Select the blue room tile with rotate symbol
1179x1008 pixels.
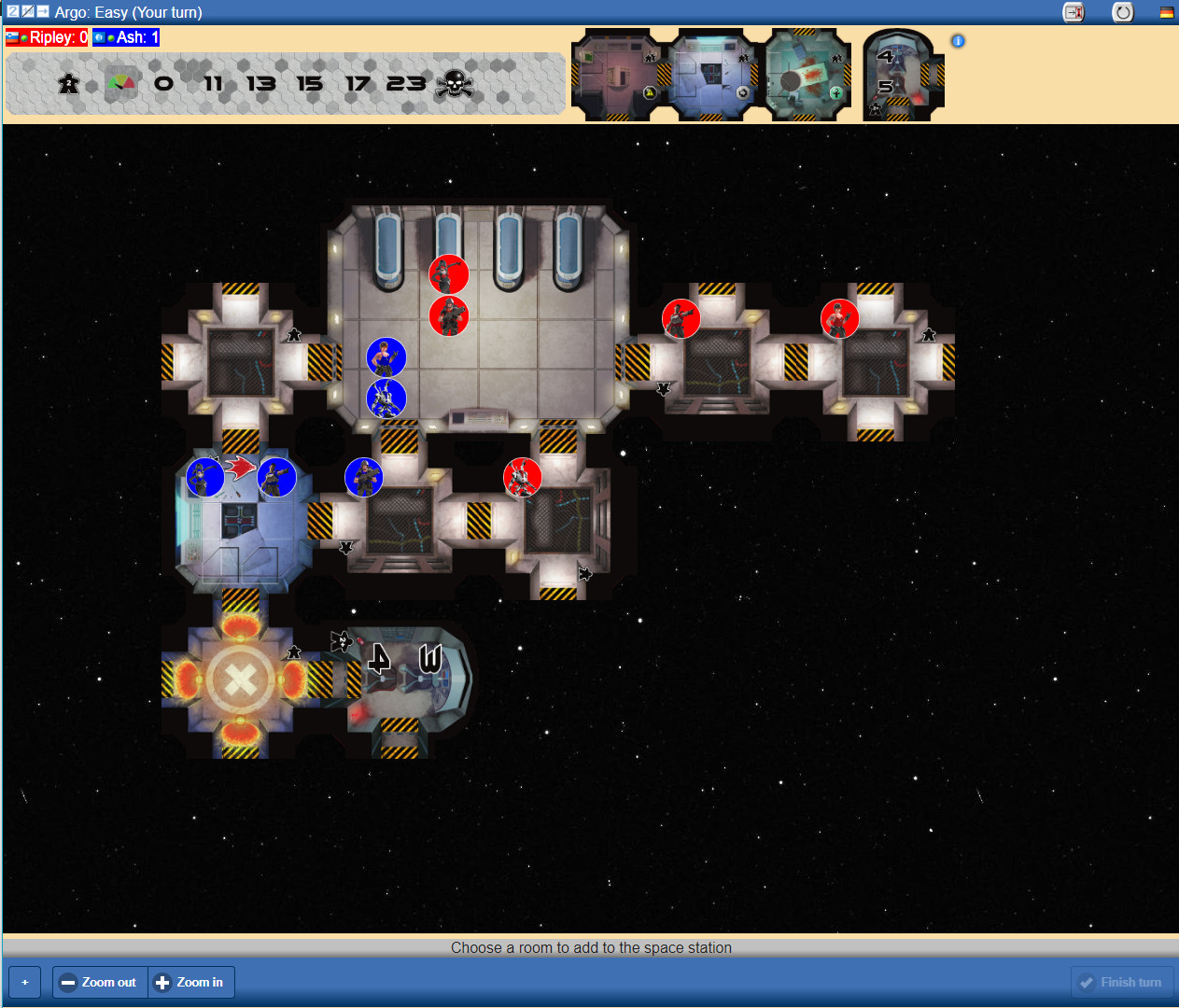711,76
